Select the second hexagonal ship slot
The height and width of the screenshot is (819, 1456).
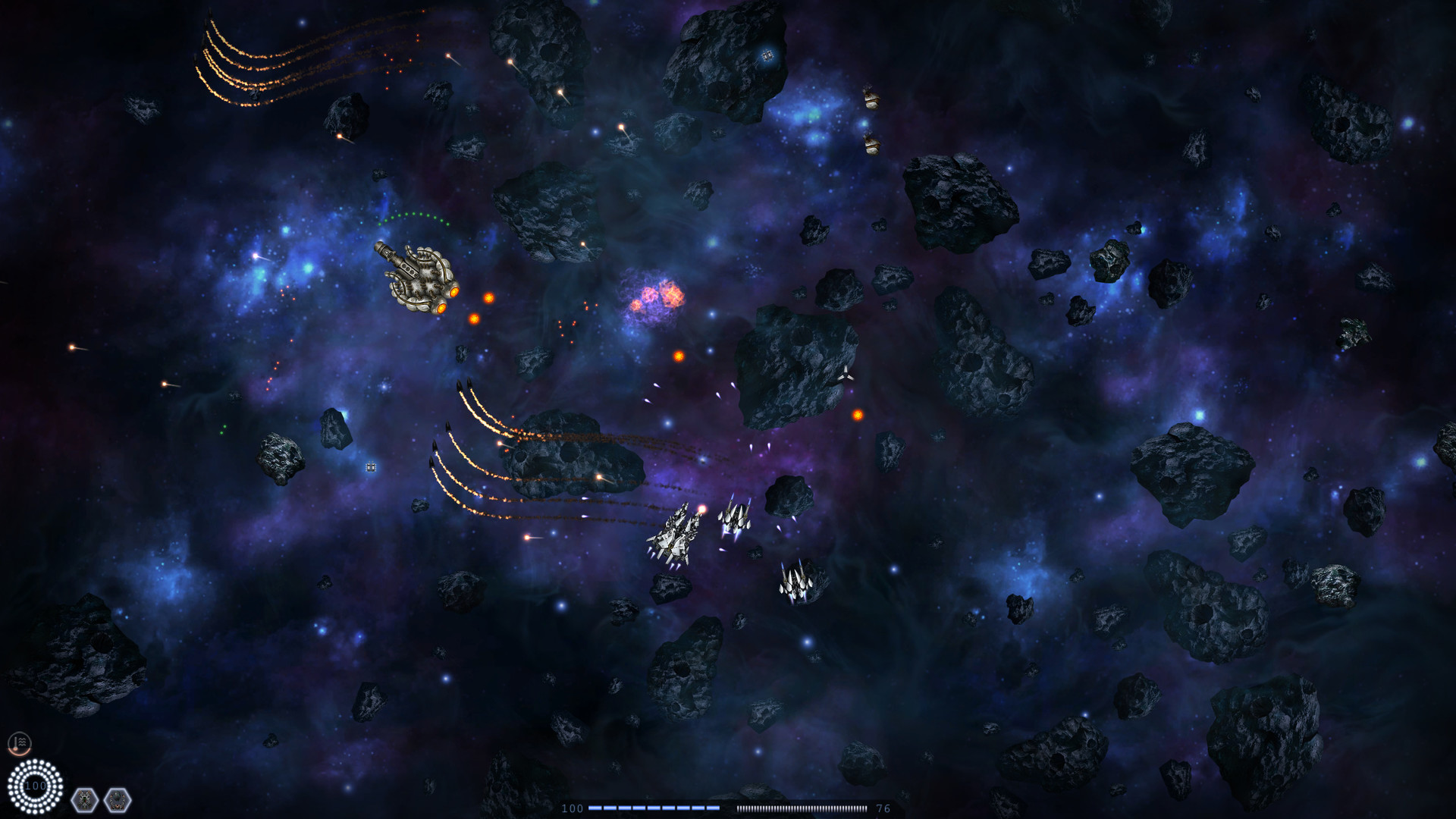pyautogui.click(x=118, y=799)
